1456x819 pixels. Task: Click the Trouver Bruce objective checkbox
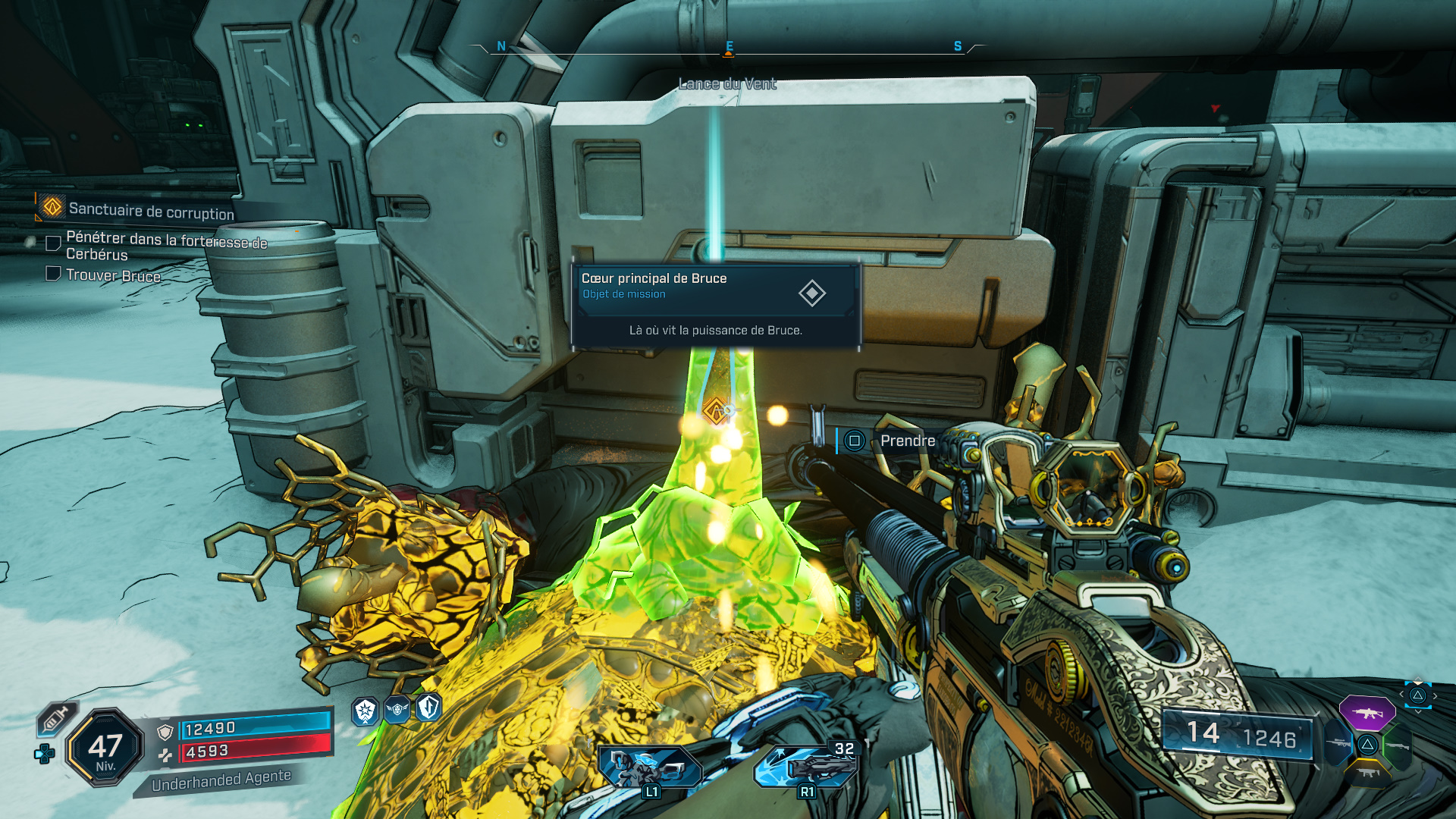(53, 274)
